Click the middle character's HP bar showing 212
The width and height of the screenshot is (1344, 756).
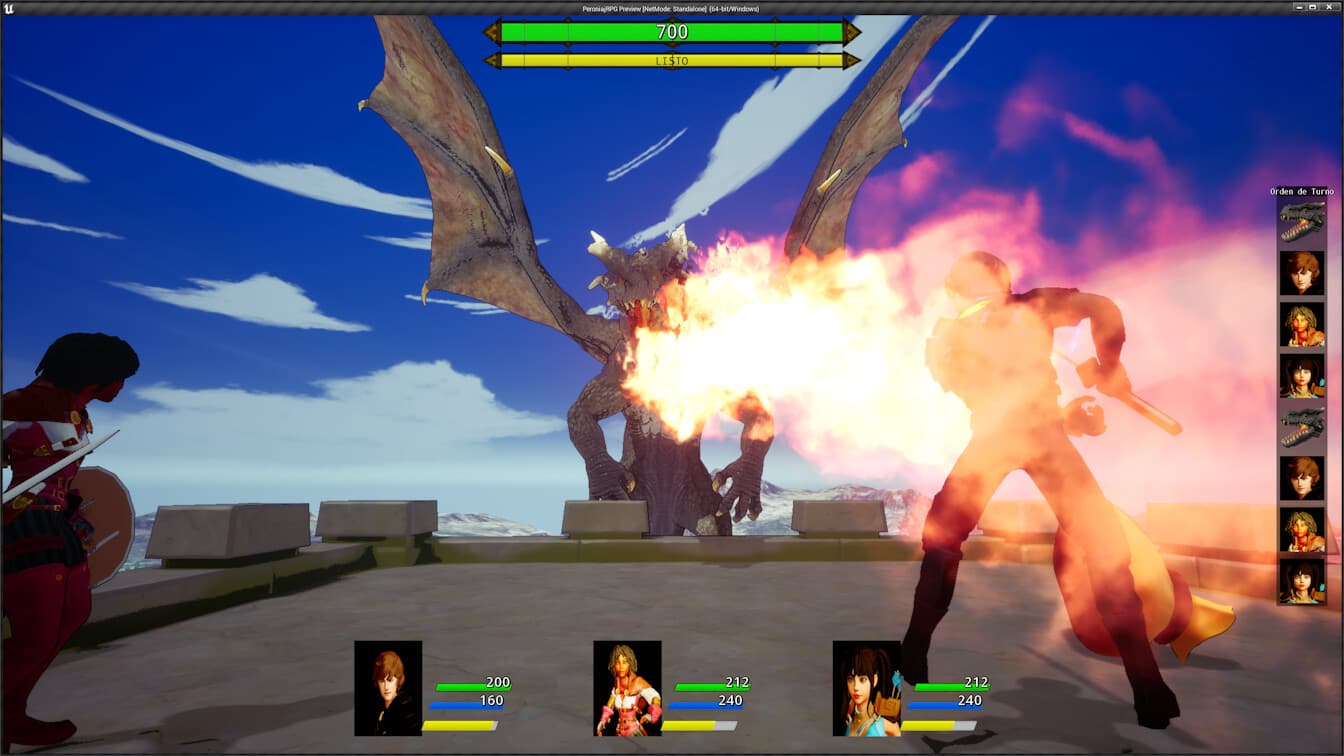[712, 687]
